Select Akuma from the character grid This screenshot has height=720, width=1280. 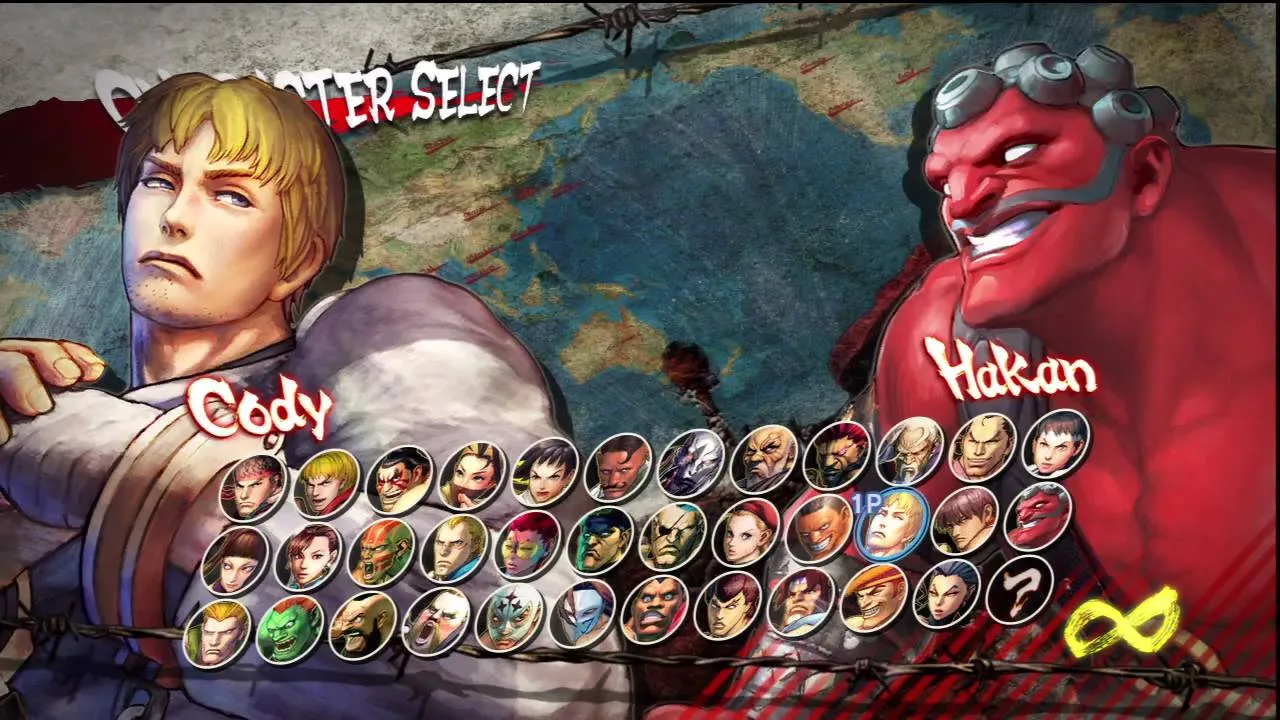coord(837,452)
